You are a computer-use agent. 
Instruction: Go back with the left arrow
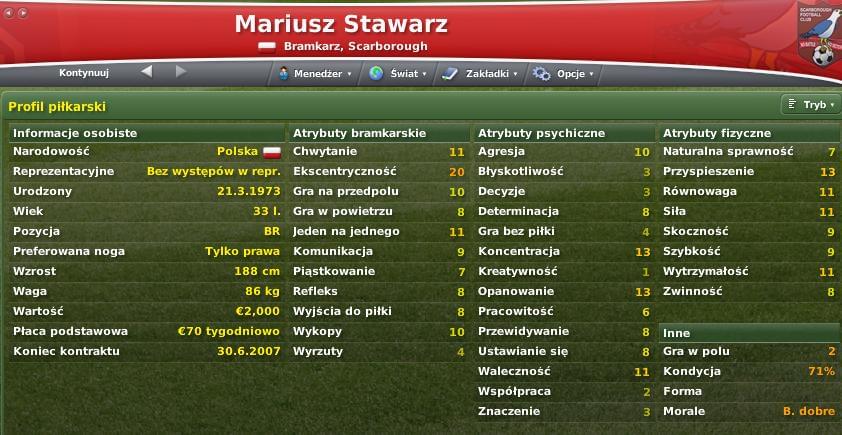pos(147,72)
